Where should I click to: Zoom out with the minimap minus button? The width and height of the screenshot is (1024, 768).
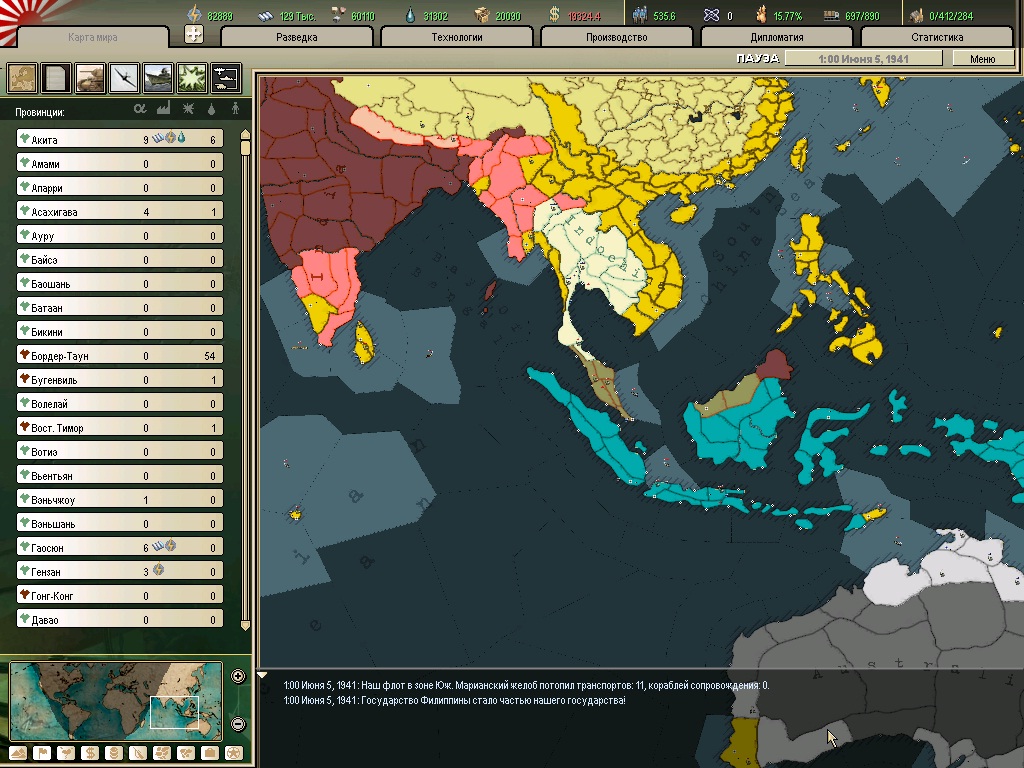tap(238, 723)
